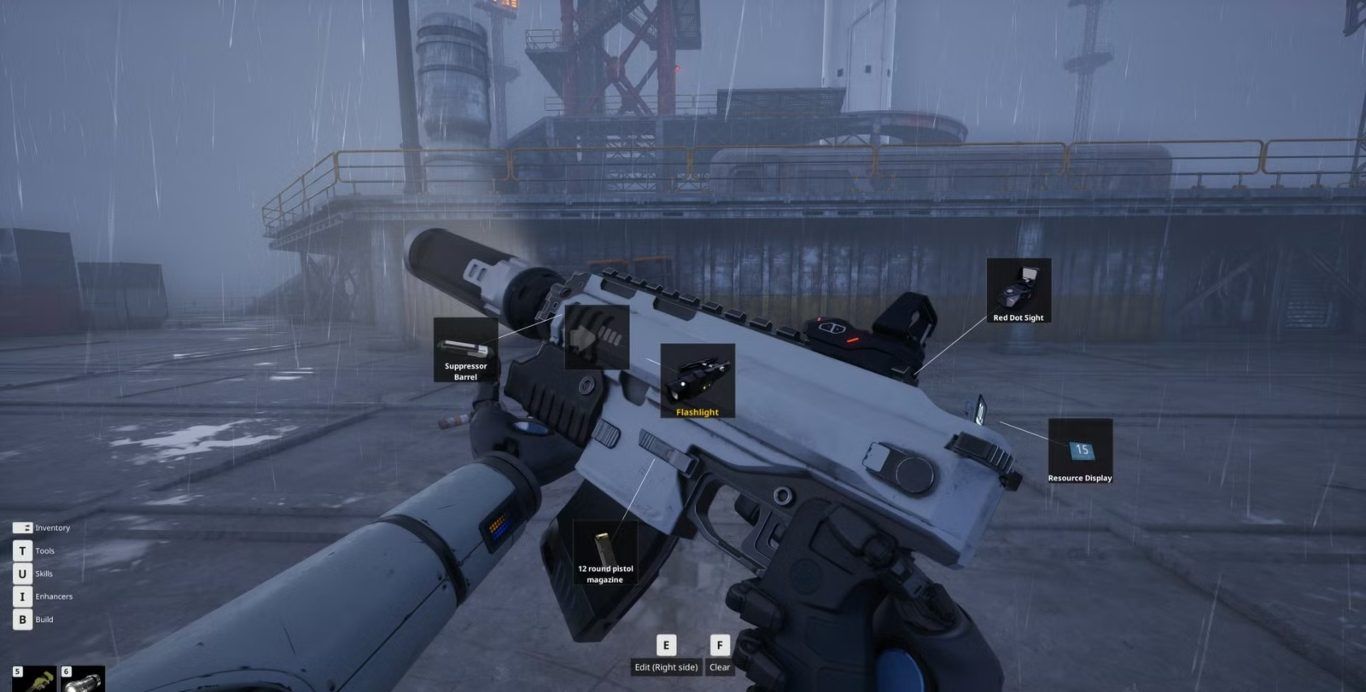Open the Red Dot Sight attachment slot
This screenshot has height=692, width=1366.
[1018, 291]
